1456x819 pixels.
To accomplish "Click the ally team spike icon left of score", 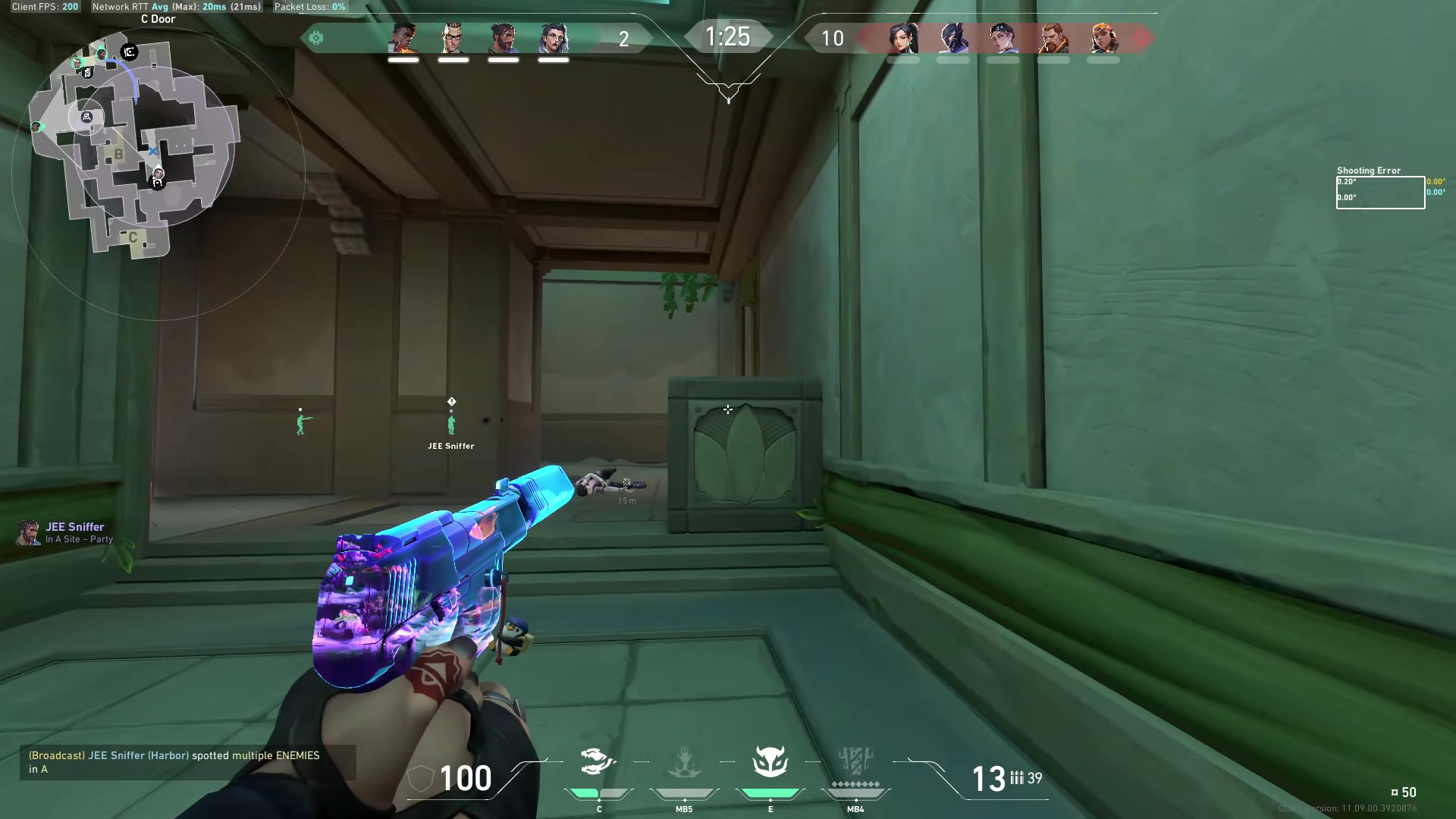I will pyautogui.click(x=316, y=36).
